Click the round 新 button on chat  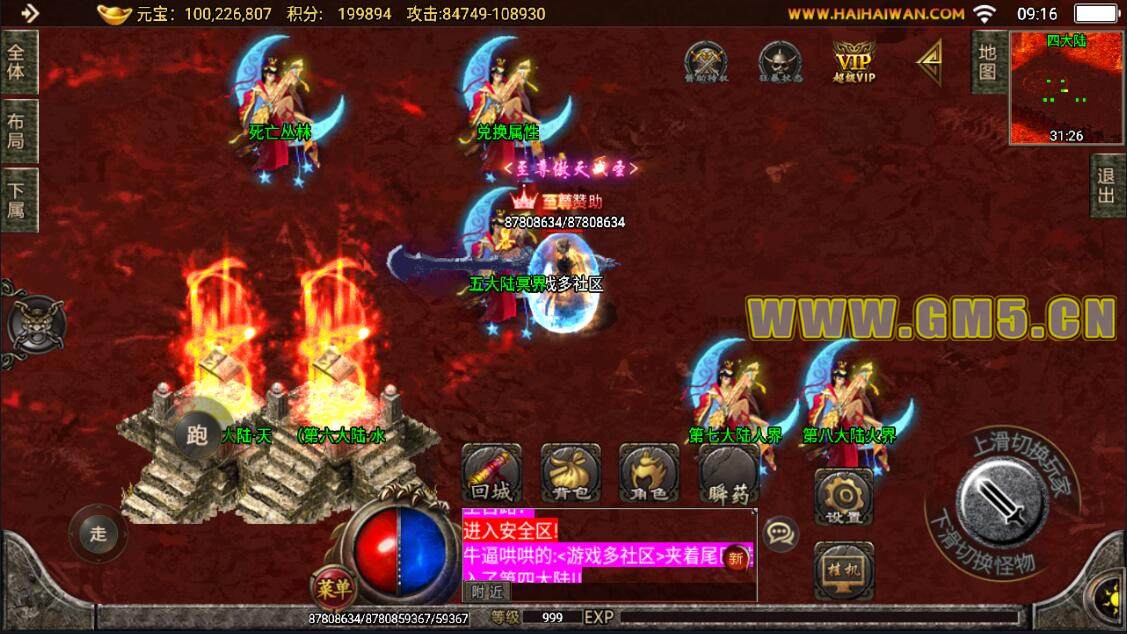click(738, 558)
